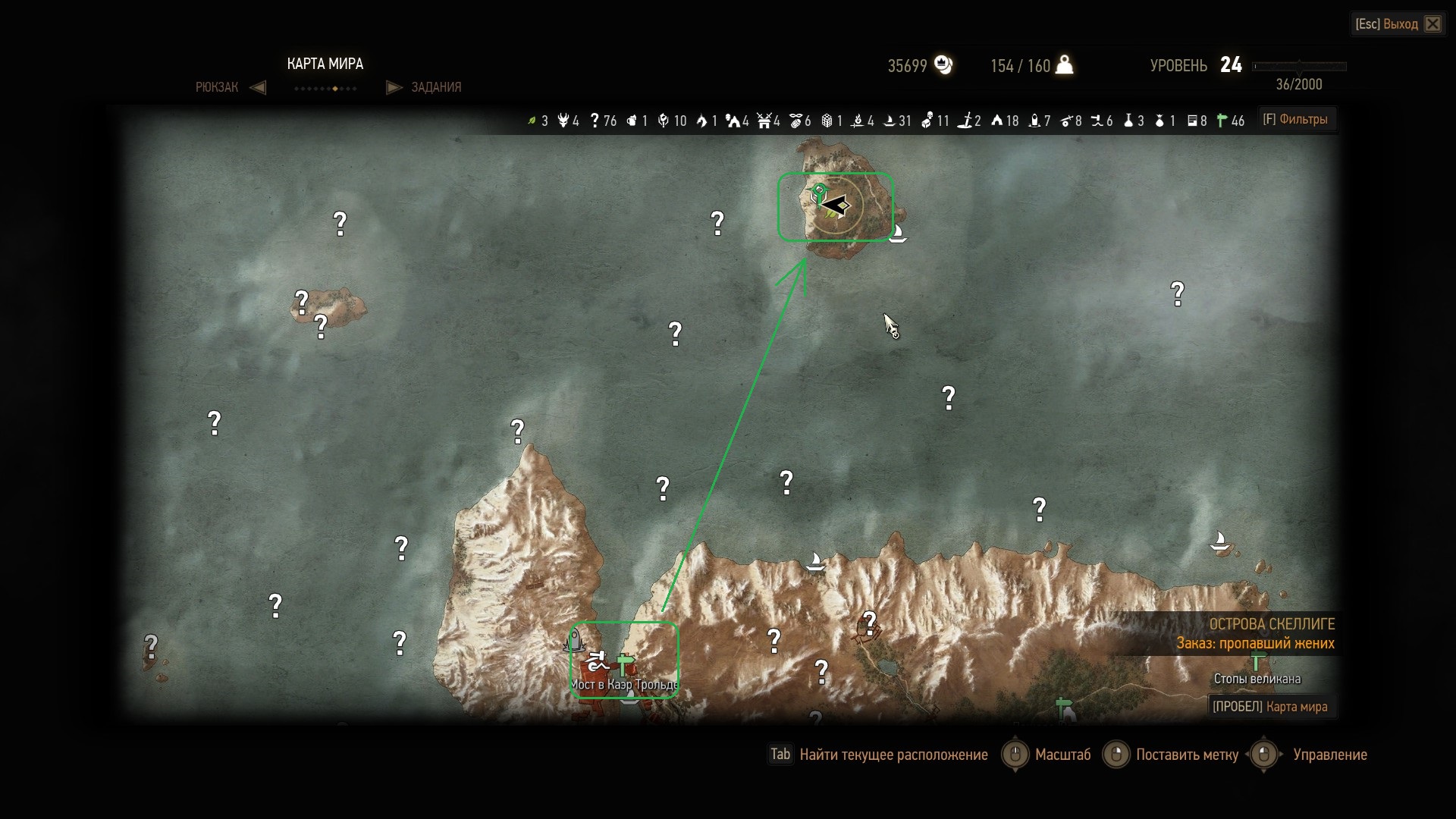Open the Карта мира world map view
Viewport: 1456px width, 819px height.
click(x=1270, y=707)
